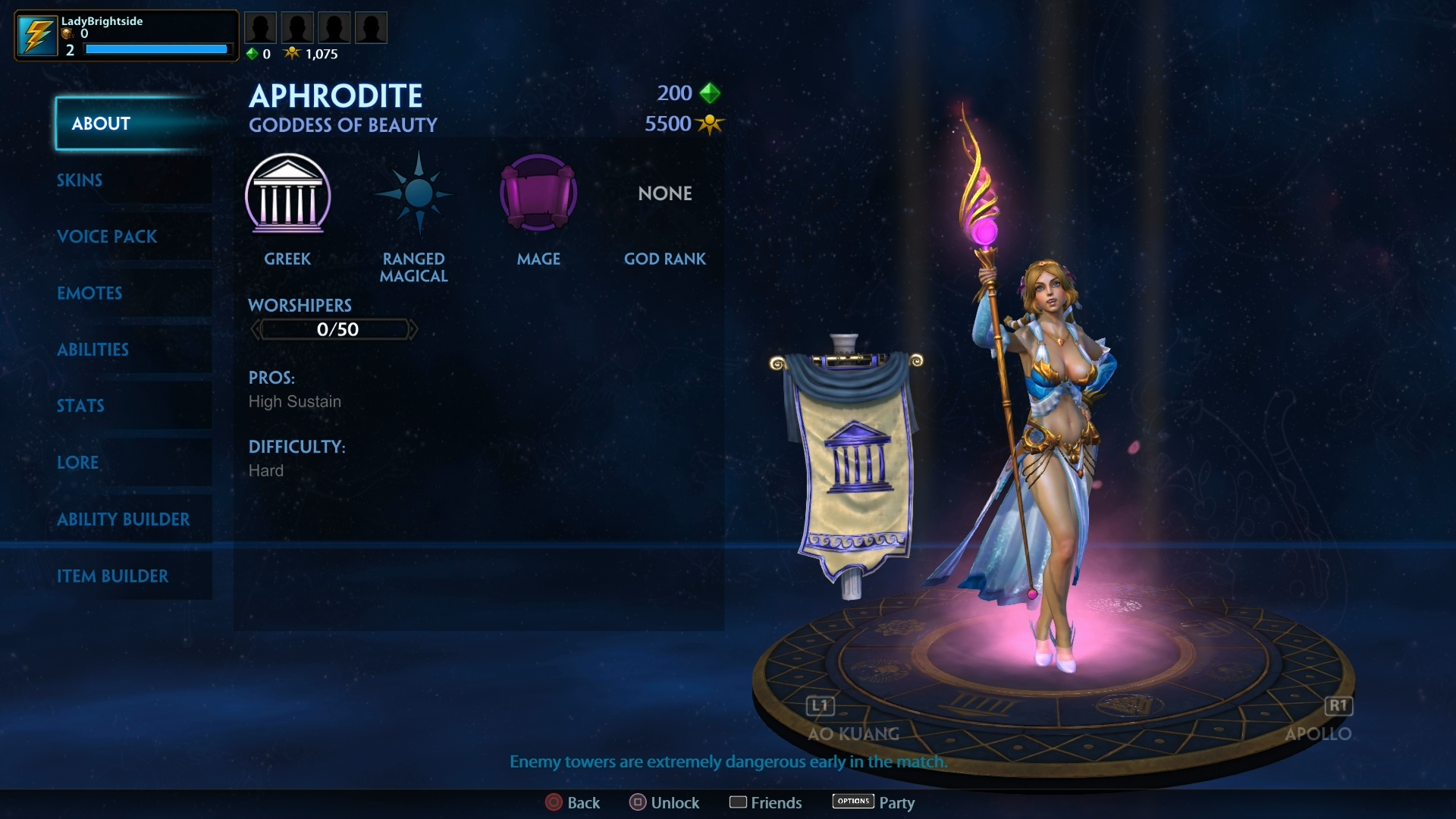This screenshot has width=1456, height=819.
Task: Click L1 to switch to Ao Kuang
Action: [821, 706]
